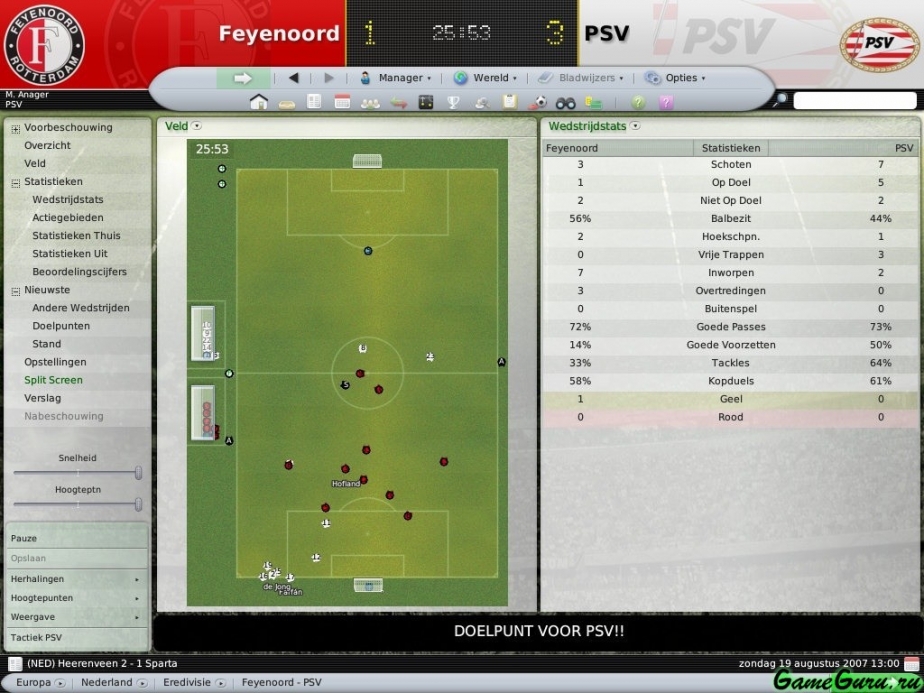Open the Opstellingen lineups page
Viewport: 924px width, 693px height.
pos(55,362)
